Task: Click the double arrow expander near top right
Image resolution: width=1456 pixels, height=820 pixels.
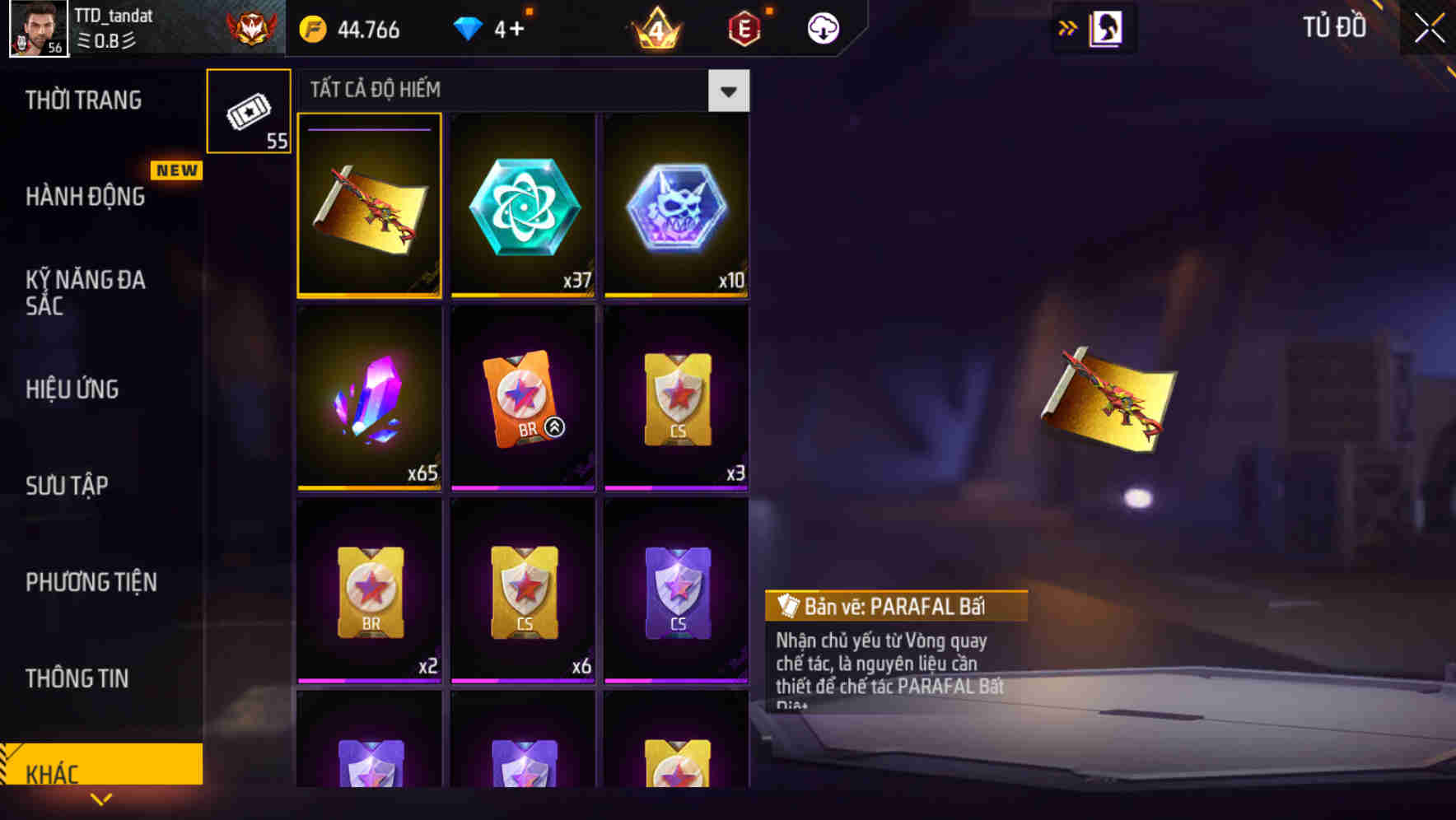Action: tap(1068, 27)
